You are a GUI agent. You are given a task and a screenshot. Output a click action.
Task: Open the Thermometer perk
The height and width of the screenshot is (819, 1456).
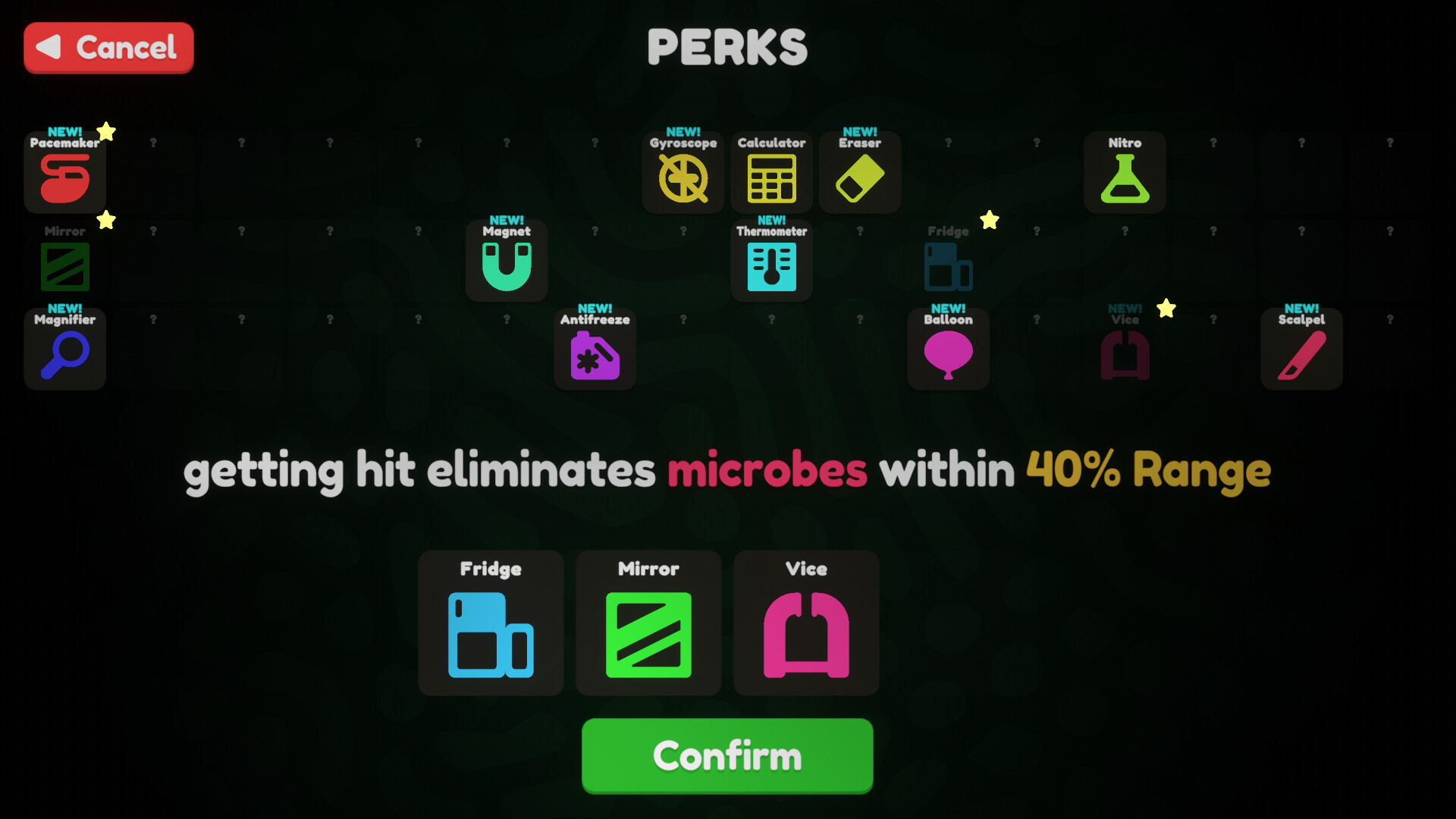(771, 265)
